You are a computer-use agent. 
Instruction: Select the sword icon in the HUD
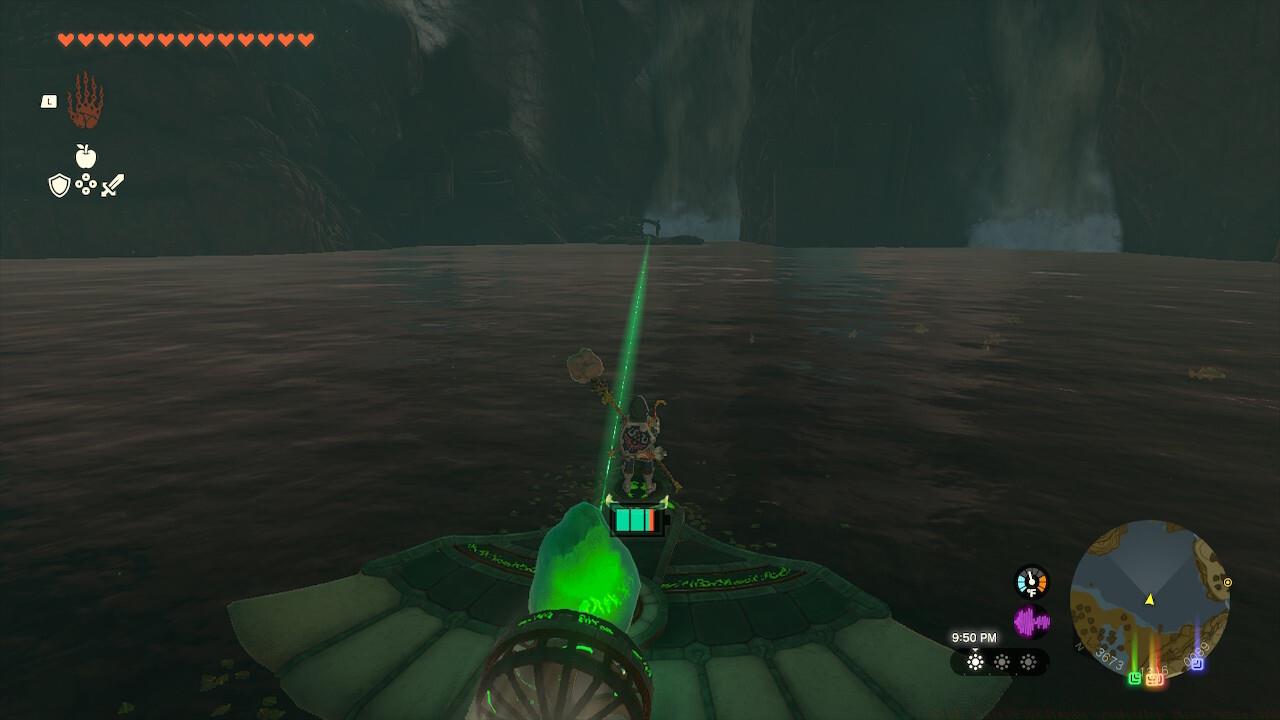pos(113,184)
